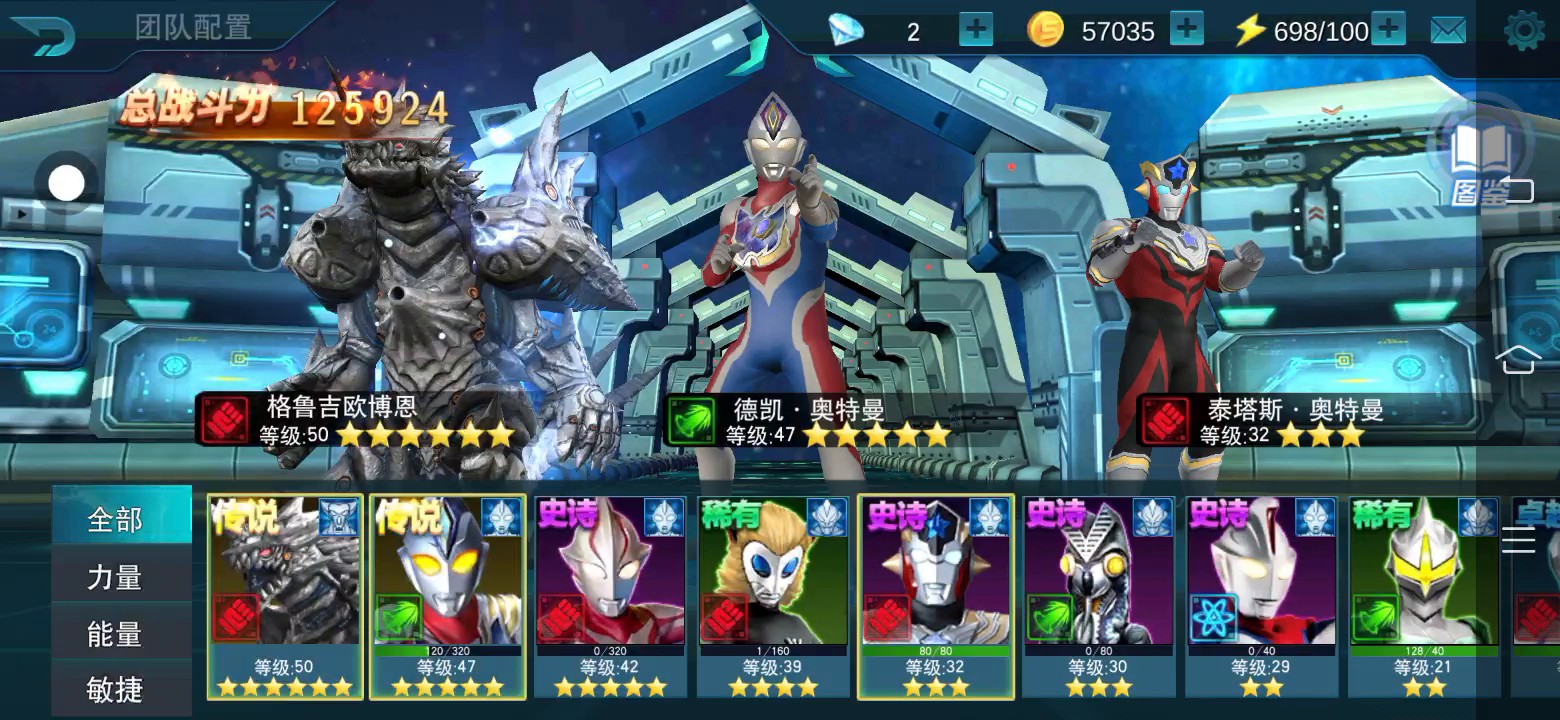Choose the level 30 epic hero card
The width and height of the screenshot is (1560, 720).
[1099, 595]
